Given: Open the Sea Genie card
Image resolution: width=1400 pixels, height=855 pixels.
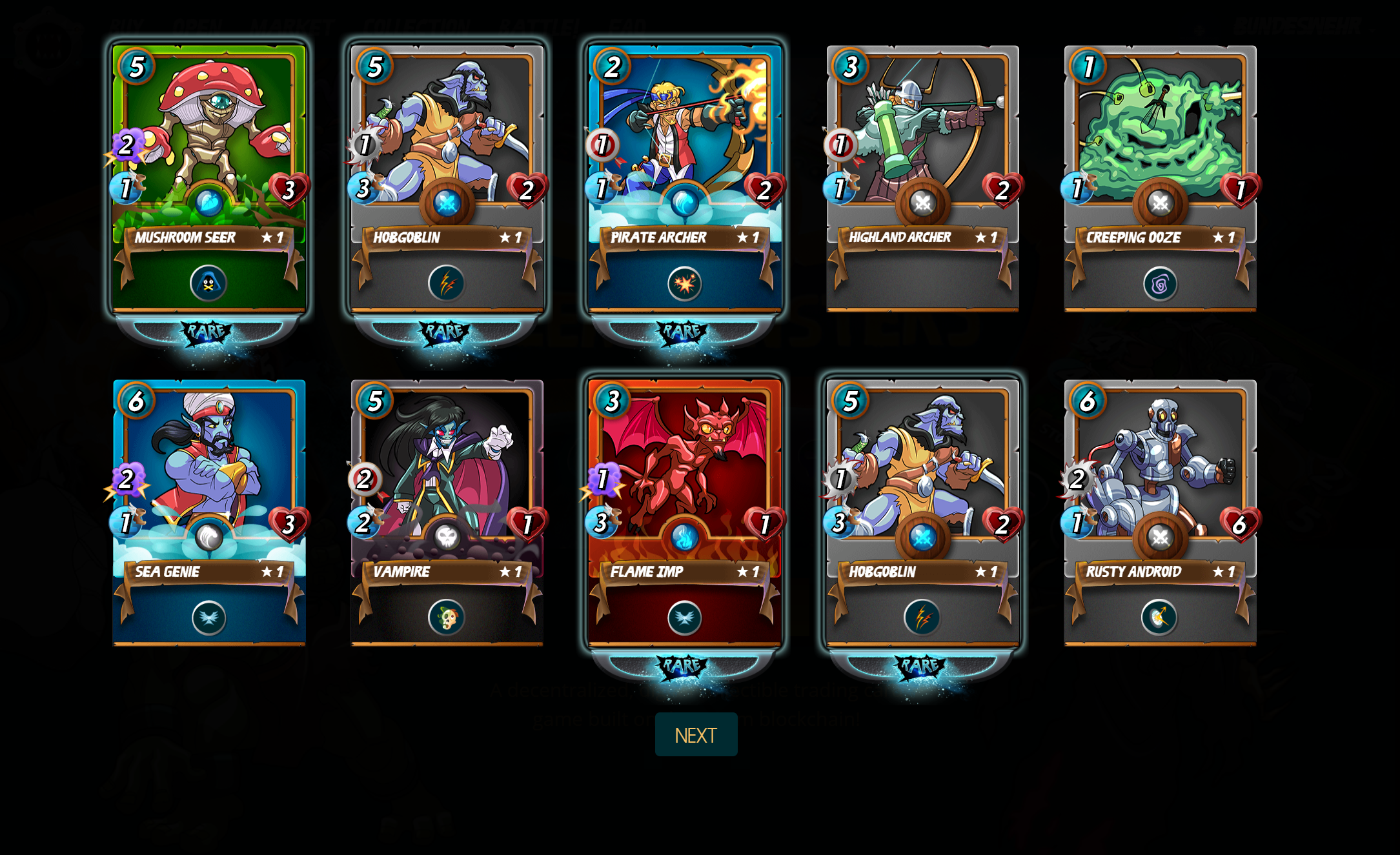Looking at the screenshot, I should point(209,512).
